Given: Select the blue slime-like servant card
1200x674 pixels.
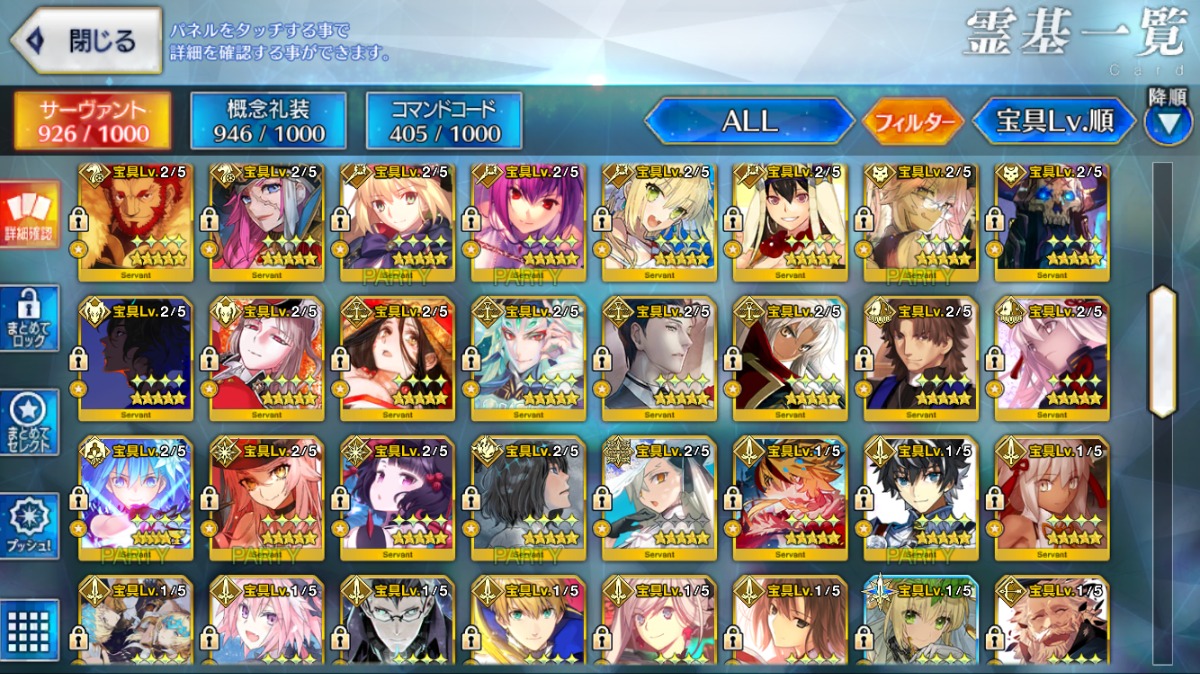Looking at the screenshot, I should pyautogui.click(x=136, y=497).
